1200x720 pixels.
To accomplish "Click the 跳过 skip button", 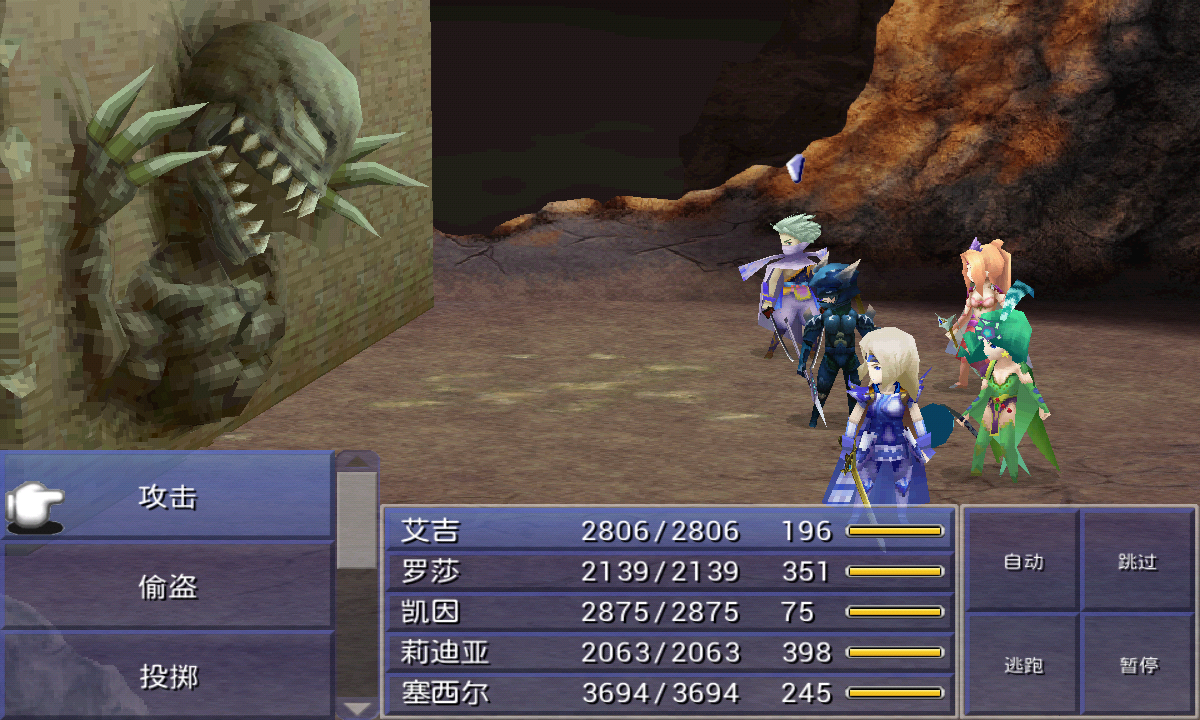I will [x=1137, y=562].
